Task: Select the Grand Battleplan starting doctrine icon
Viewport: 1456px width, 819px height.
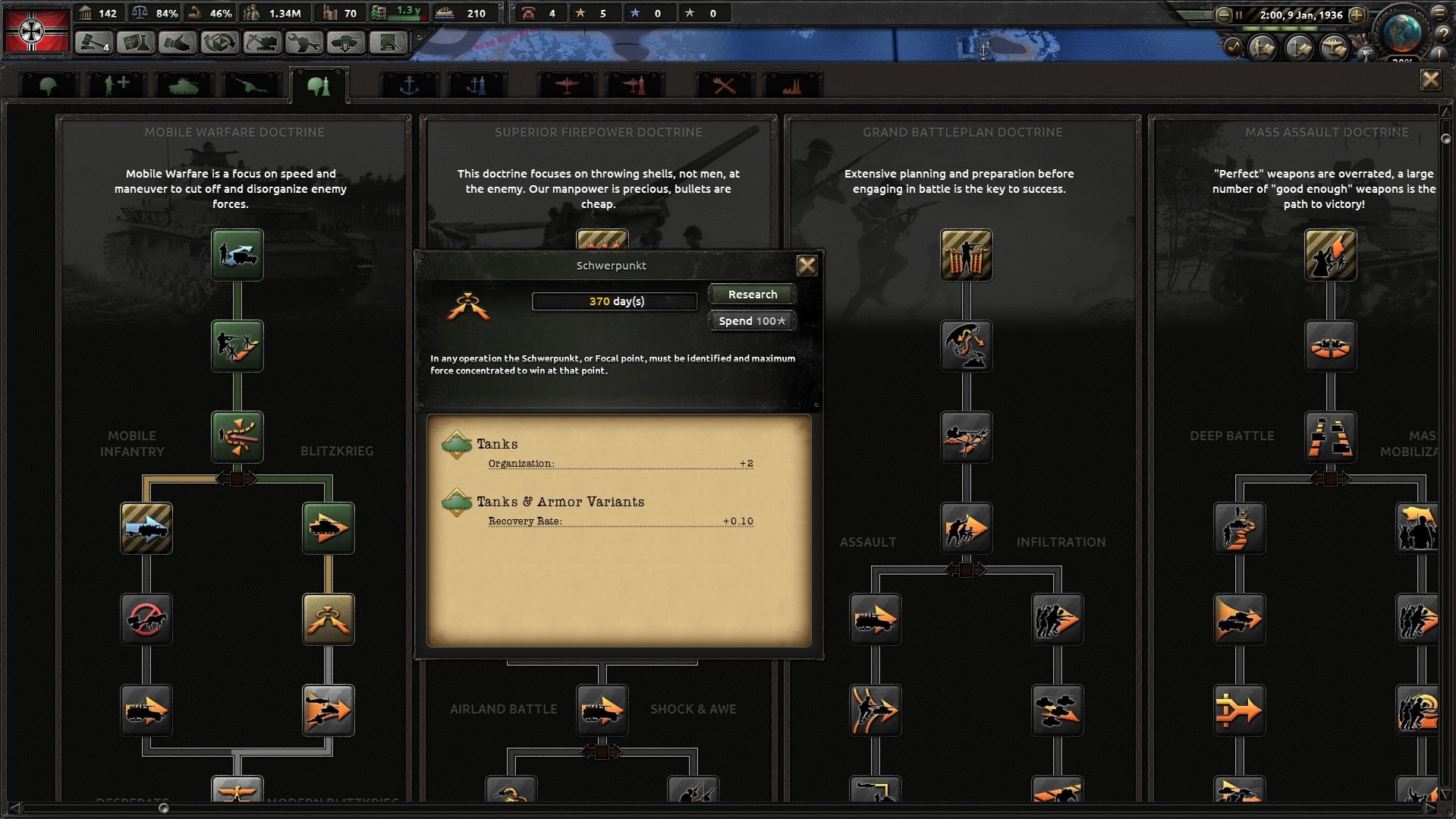Action: point(966,255)
